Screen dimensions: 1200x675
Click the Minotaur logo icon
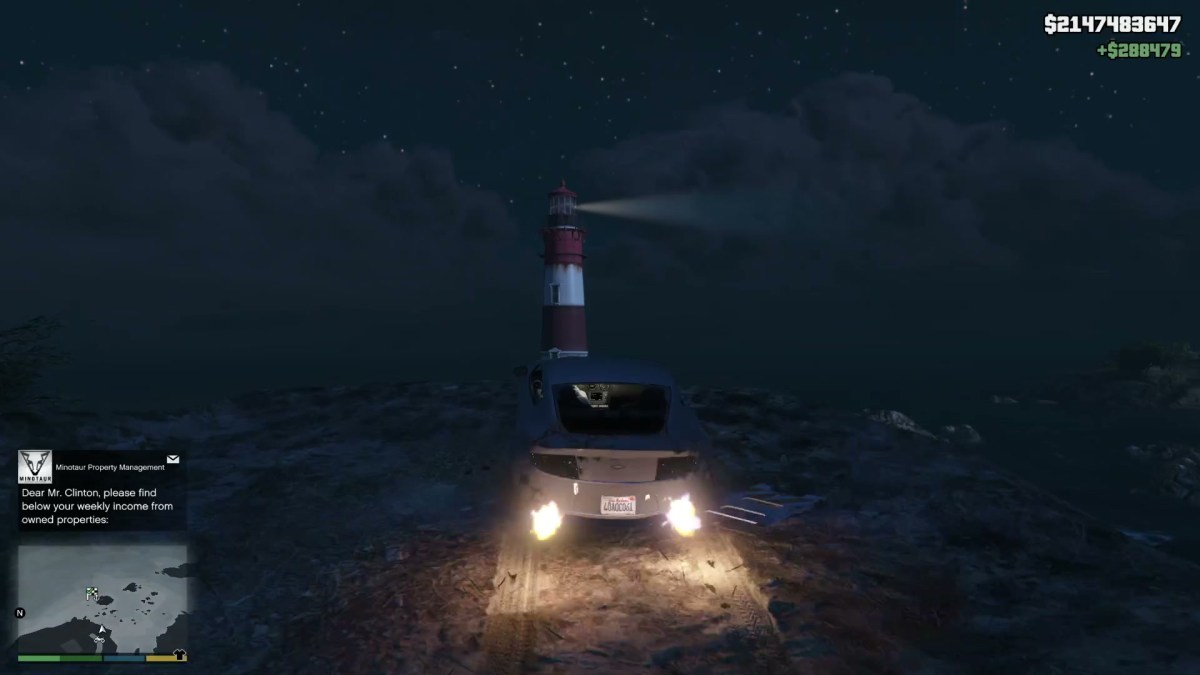35,466
